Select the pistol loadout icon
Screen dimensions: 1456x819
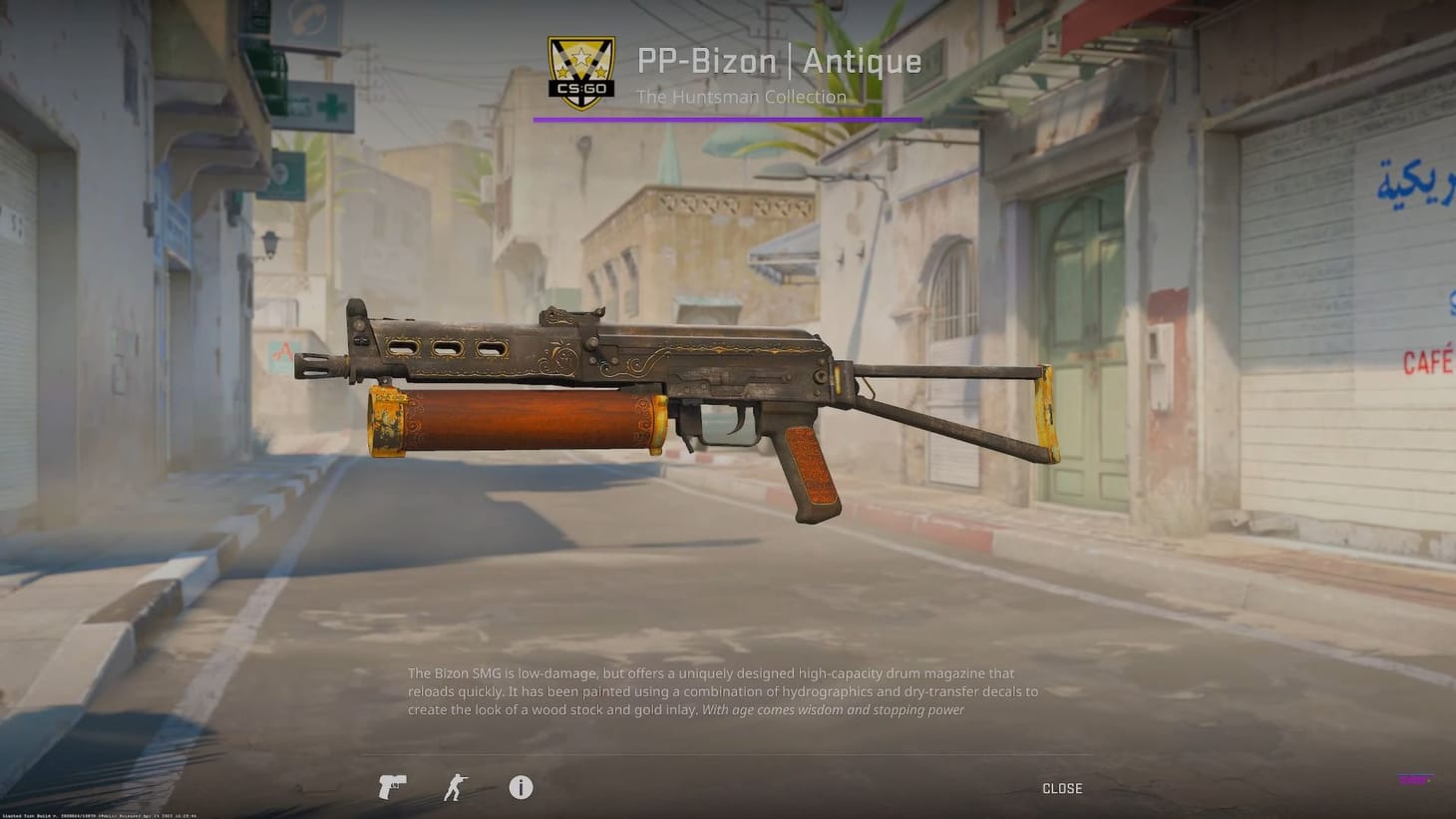(x=392, y=787)
